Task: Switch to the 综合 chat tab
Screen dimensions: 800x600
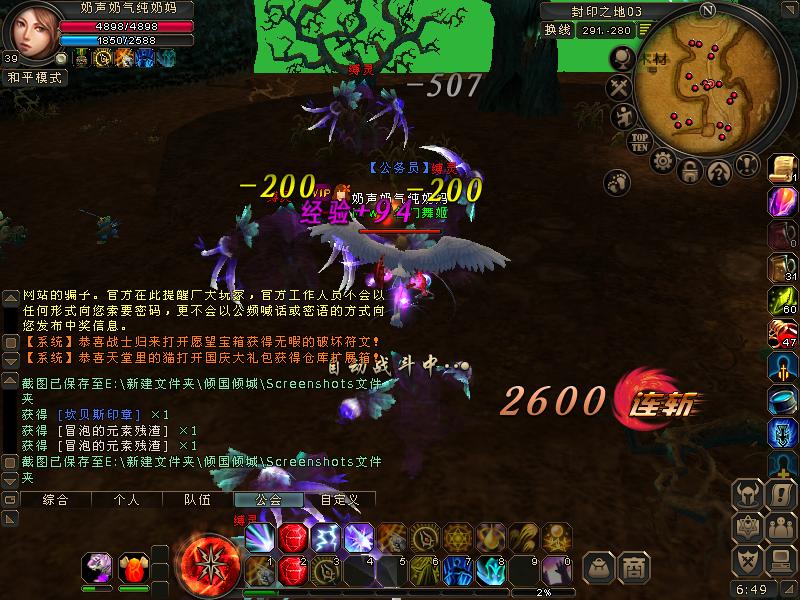Action: pos(56,499)
